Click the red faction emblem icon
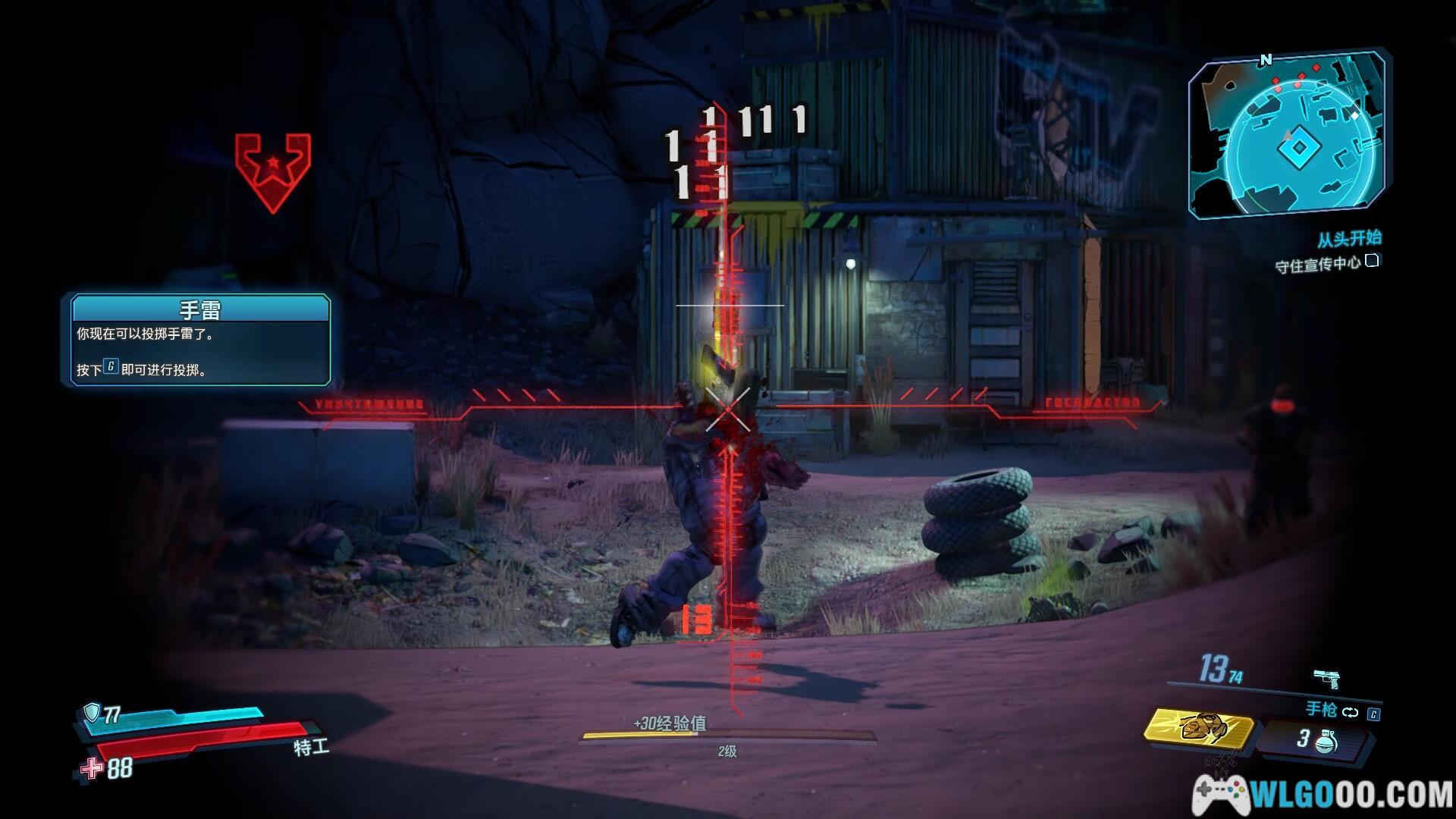The height and width of the screenshot is (819, 1456). click(273, 172)
